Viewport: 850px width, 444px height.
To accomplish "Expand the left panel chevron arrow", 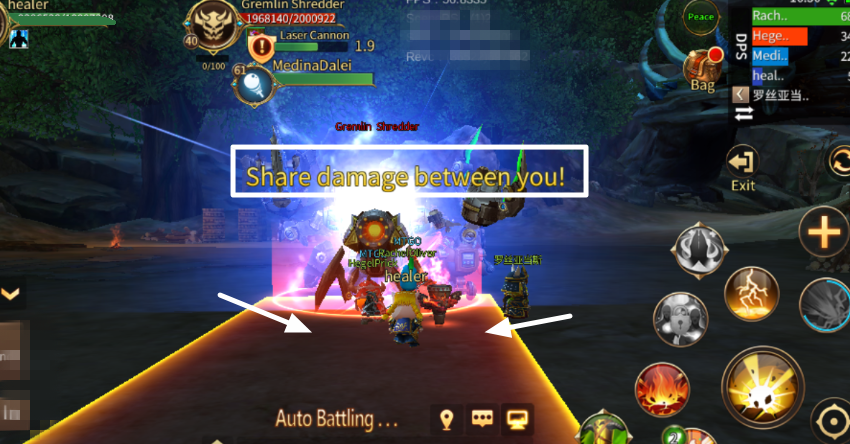I will pyautogui.click(x=11, y=294).
